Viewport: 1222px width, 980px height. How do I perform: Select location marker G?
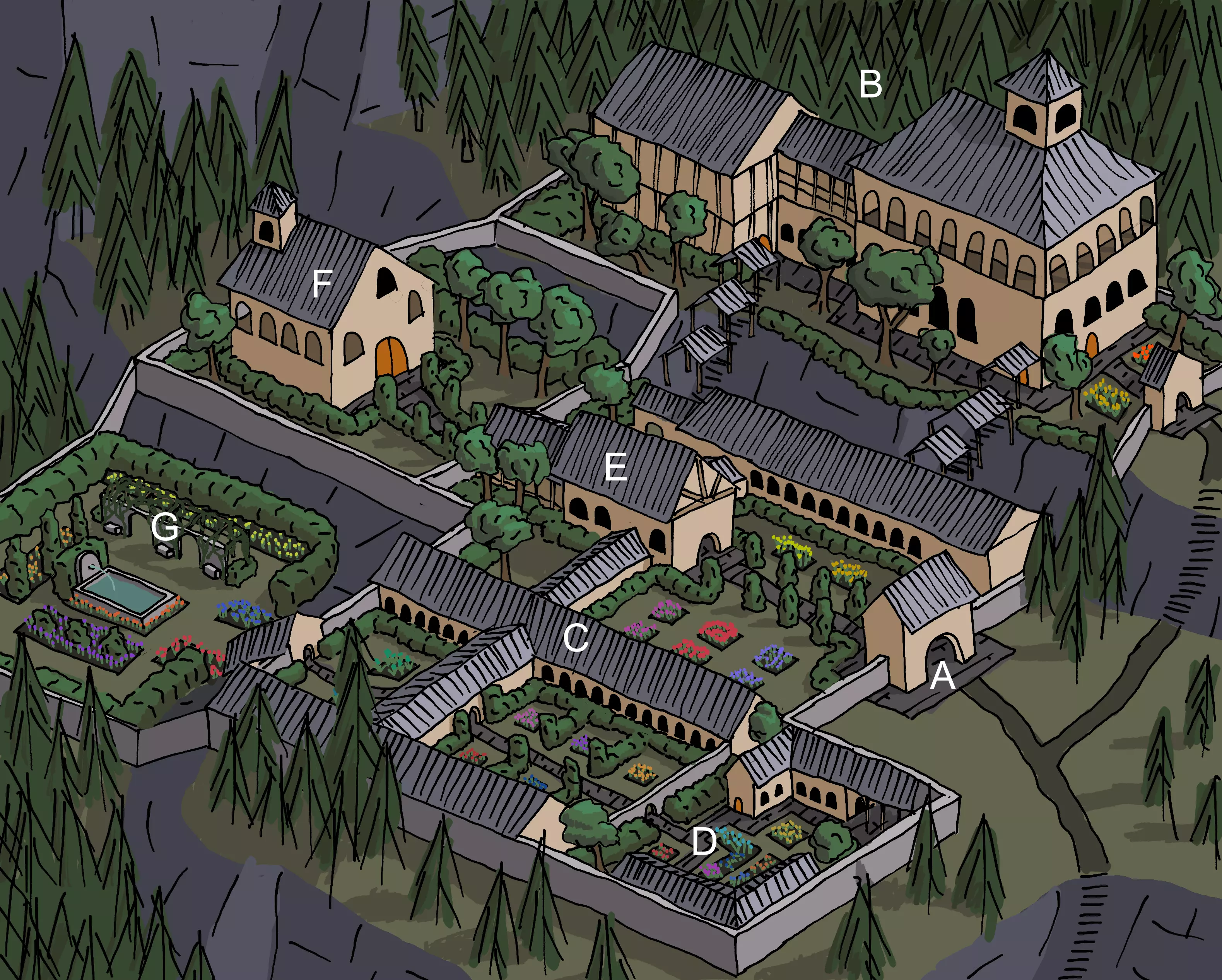tap(165, 527)
